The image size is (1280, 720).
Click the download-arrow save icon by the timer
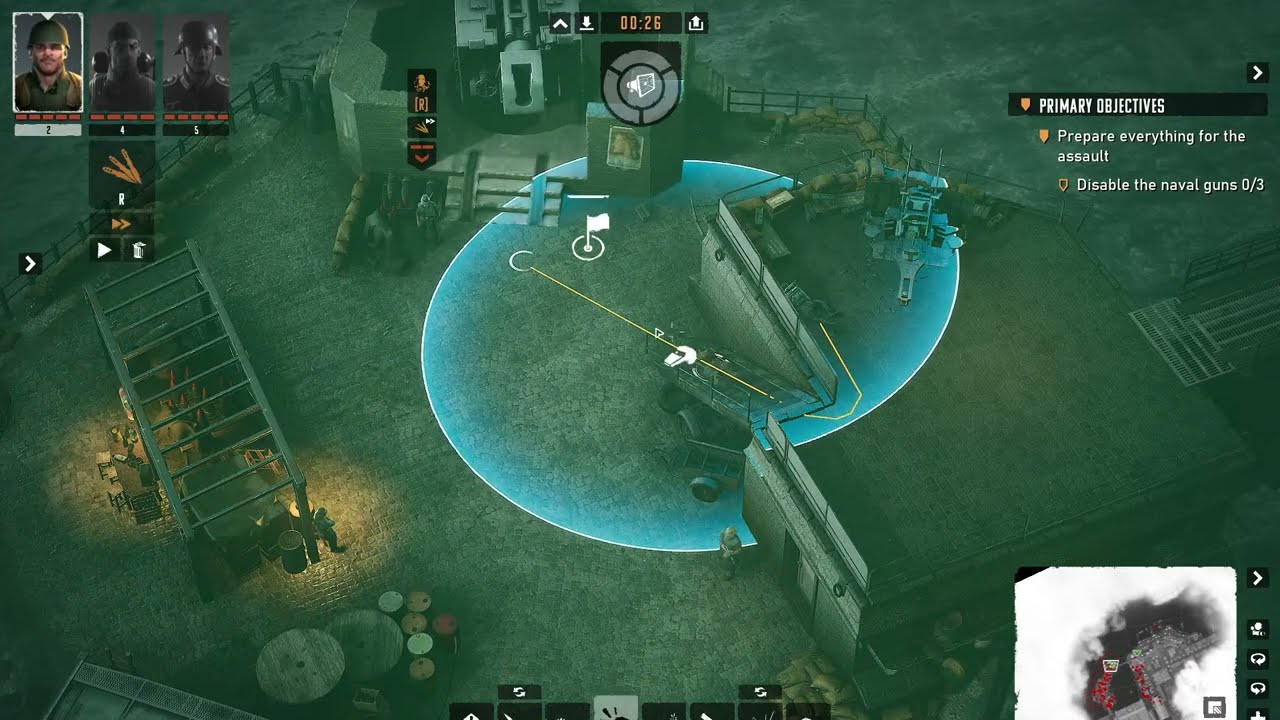[x=587, y=23]
